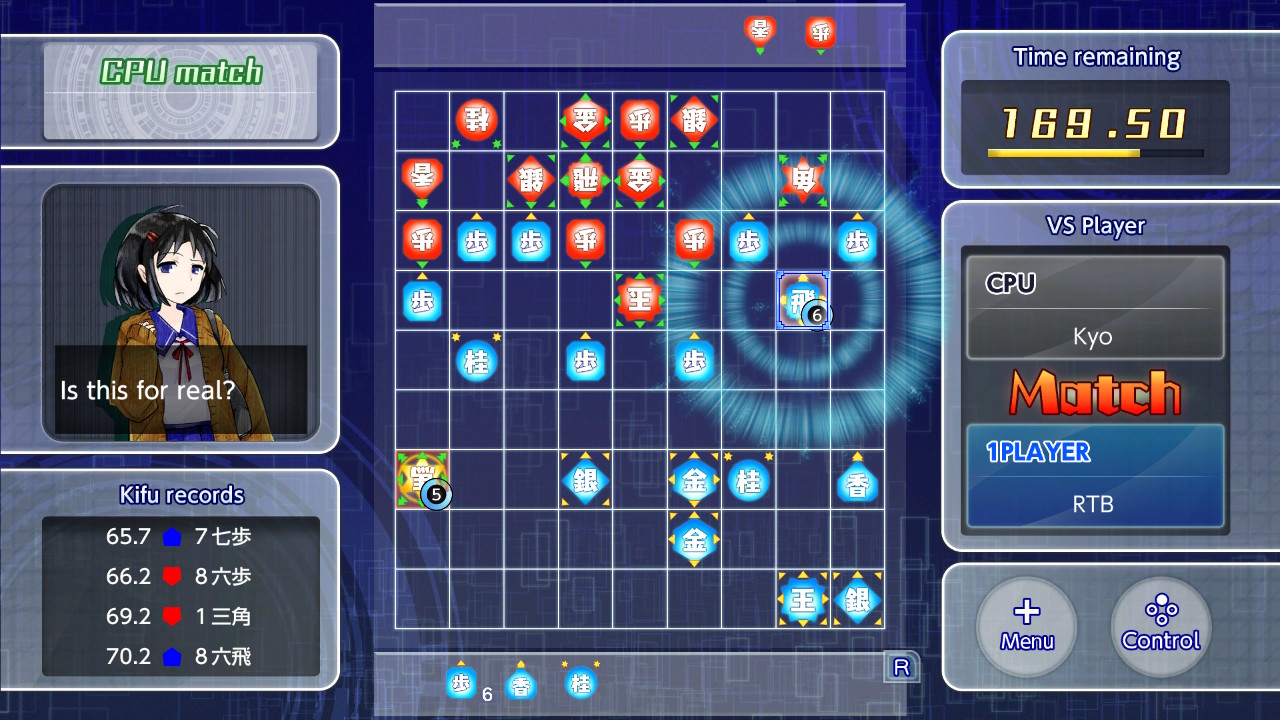1280x720 pixels.
Task: Click the red 王 king in the center
Action: [639, 298]
